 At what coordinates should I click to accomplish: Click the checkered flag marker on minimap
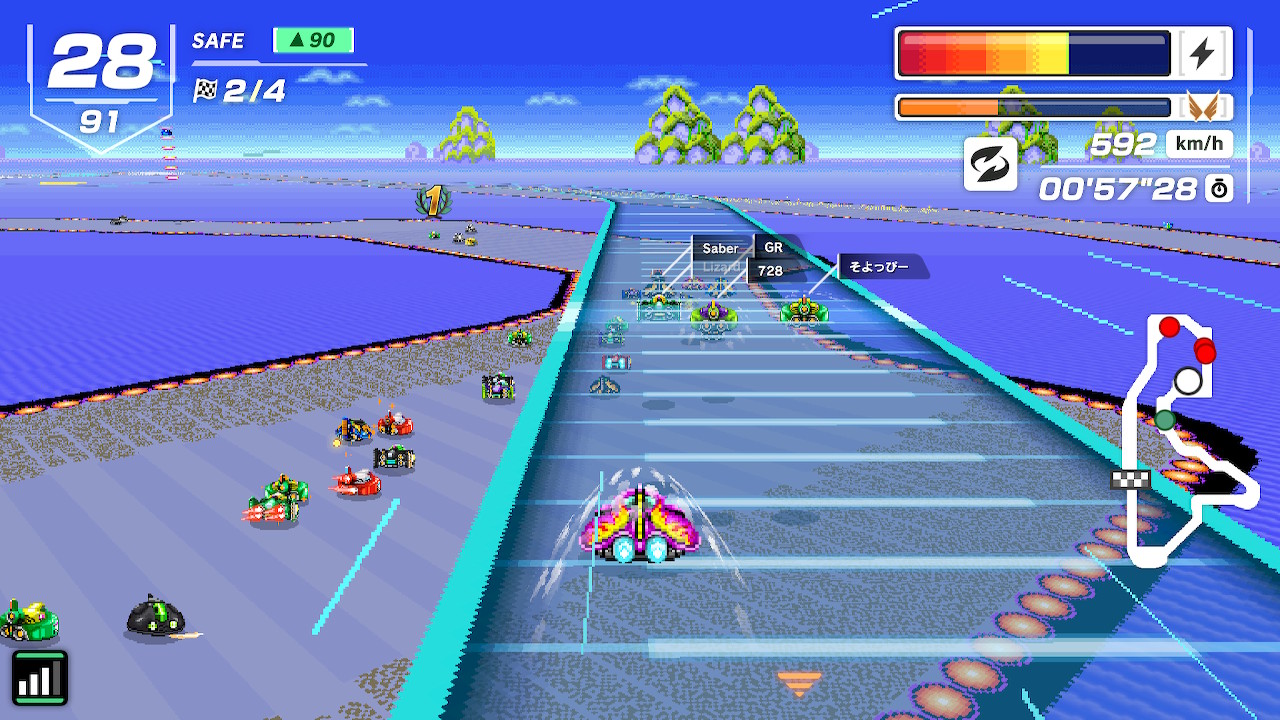1130,479
